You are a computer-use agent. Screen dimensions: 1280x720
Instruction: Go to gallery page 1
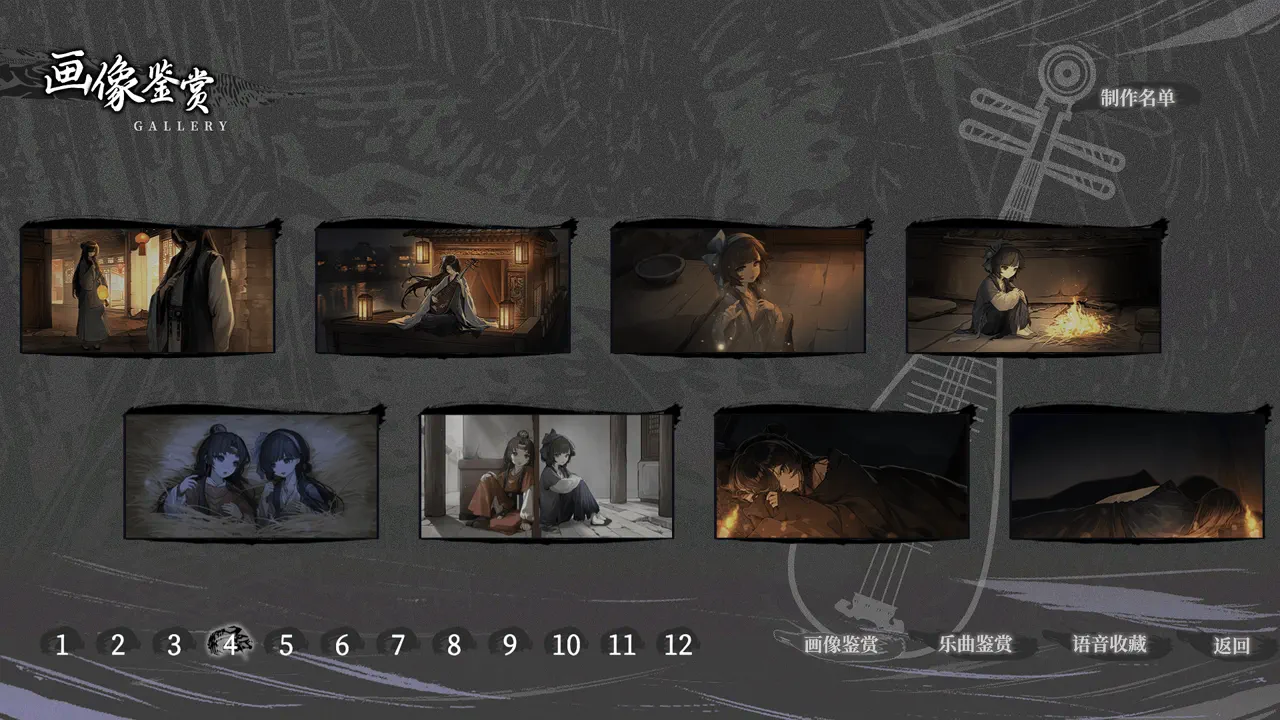click(x=61, y=646)
